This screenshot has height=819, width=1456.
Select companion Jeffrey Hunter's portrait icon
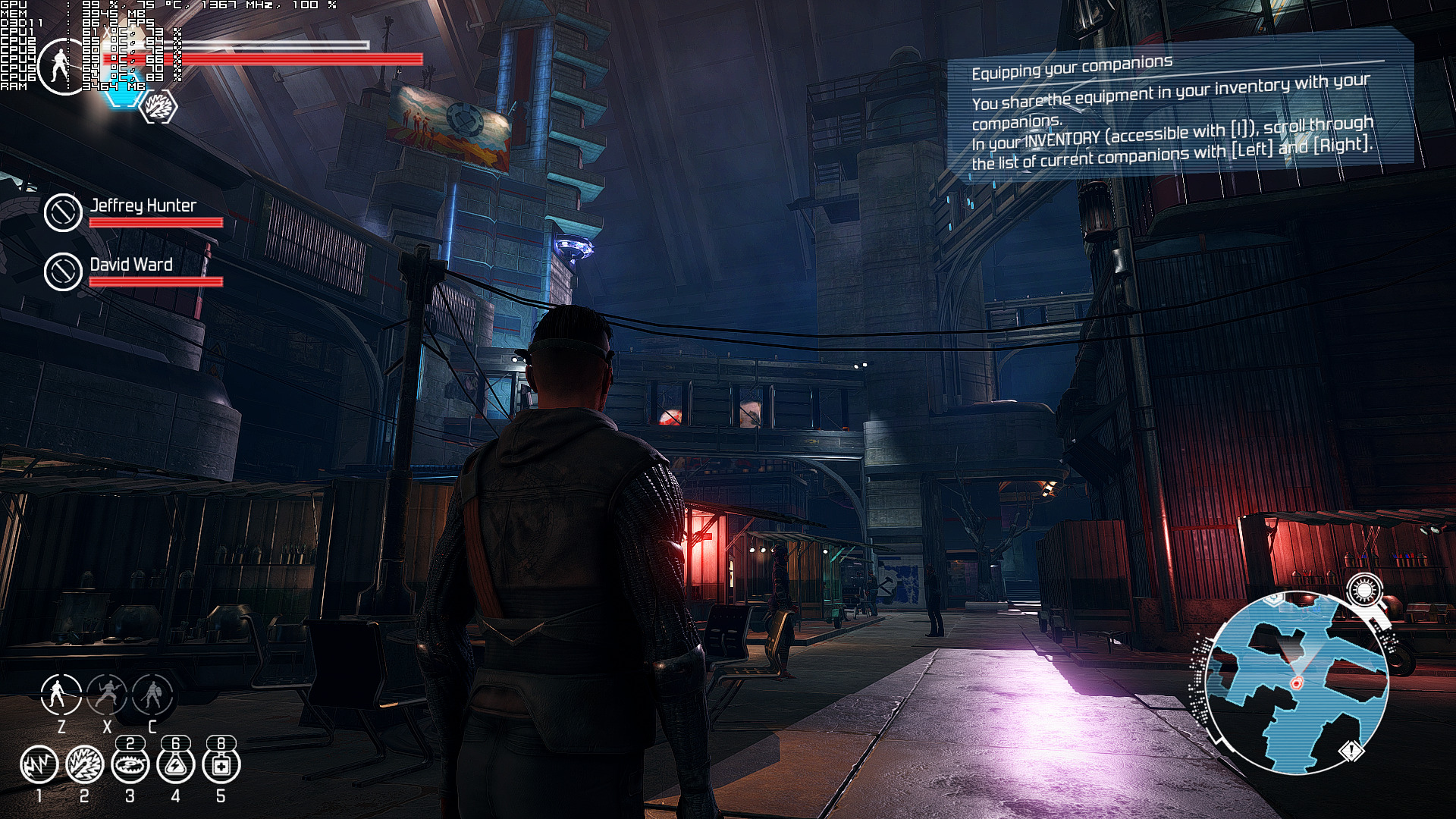(x=63, y=212)
